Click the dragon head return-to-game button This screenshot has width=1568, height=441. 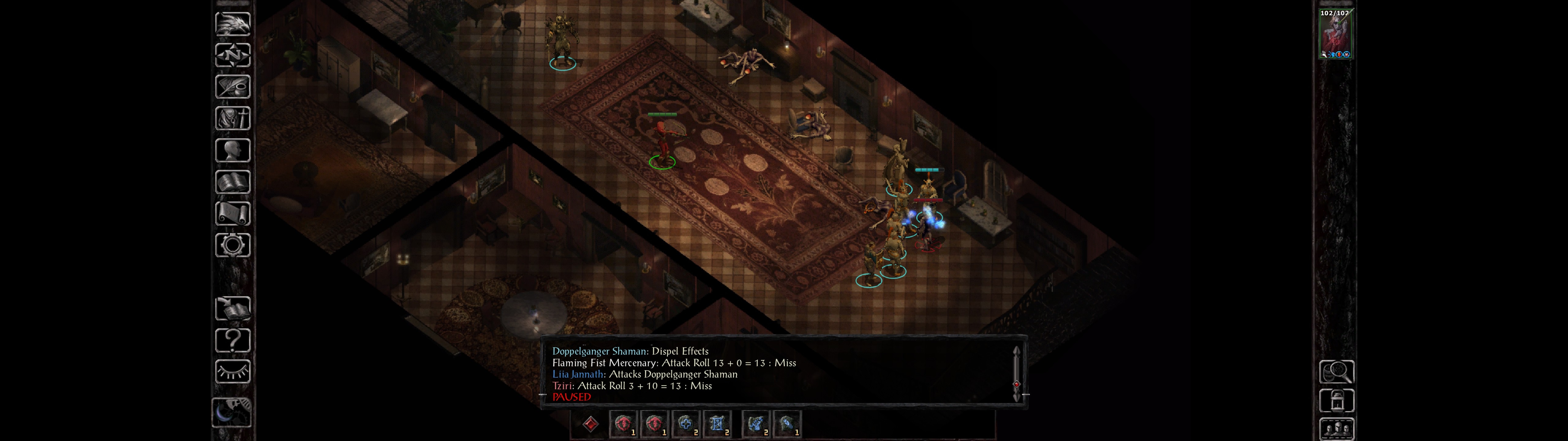click(x=232, y=24)
